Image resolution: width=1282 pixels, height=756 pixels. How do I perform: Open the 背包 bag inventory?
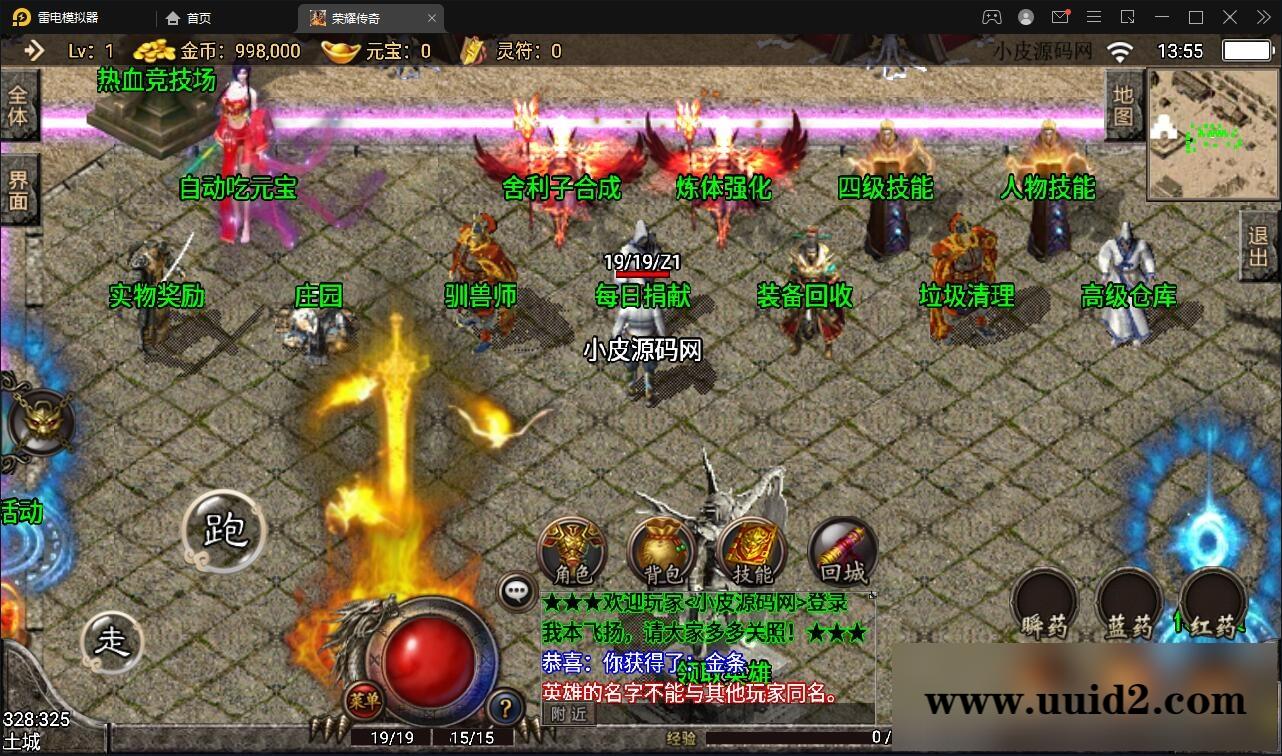pos(662,551)
